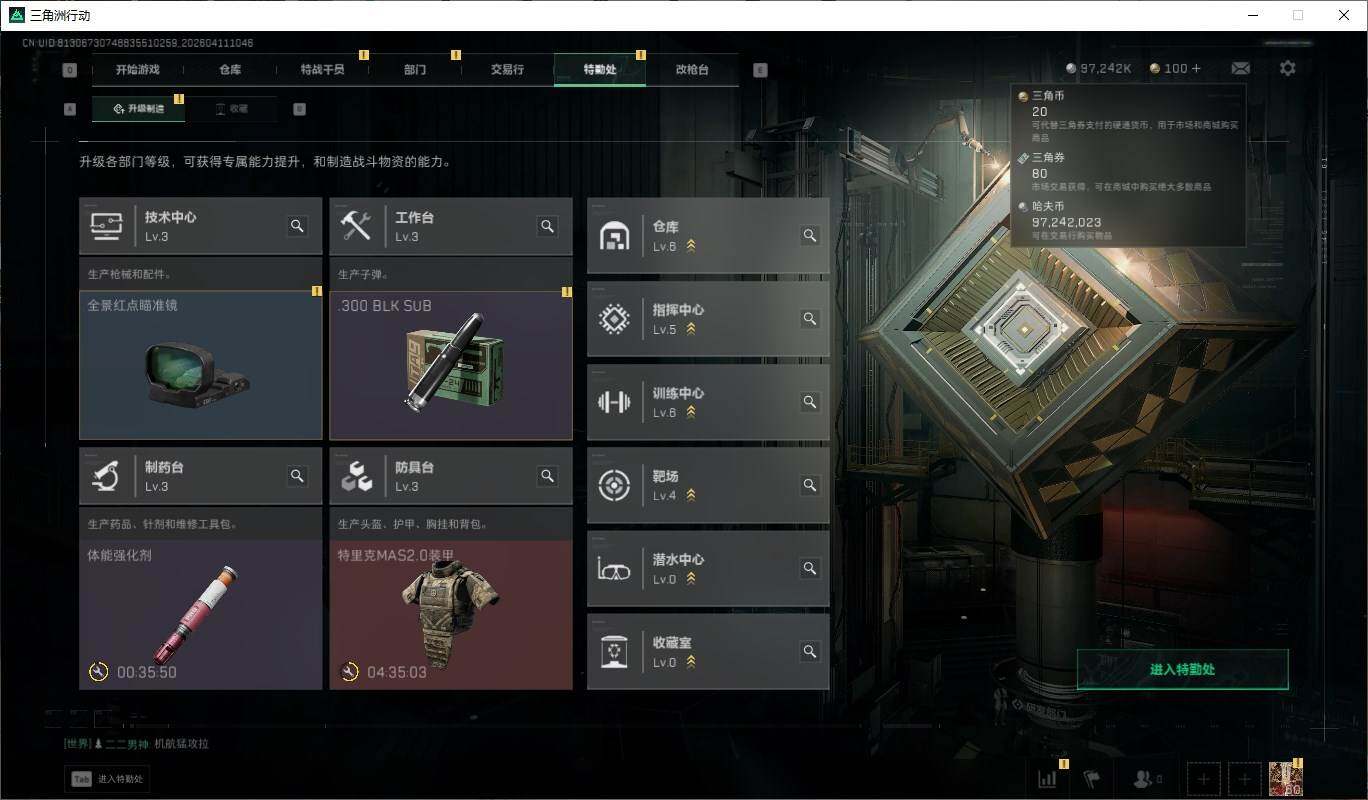Image resolution: width=1368 pixels, height=800 pixels.
Task: Close the game window
Action: (x=1343, y=15)
